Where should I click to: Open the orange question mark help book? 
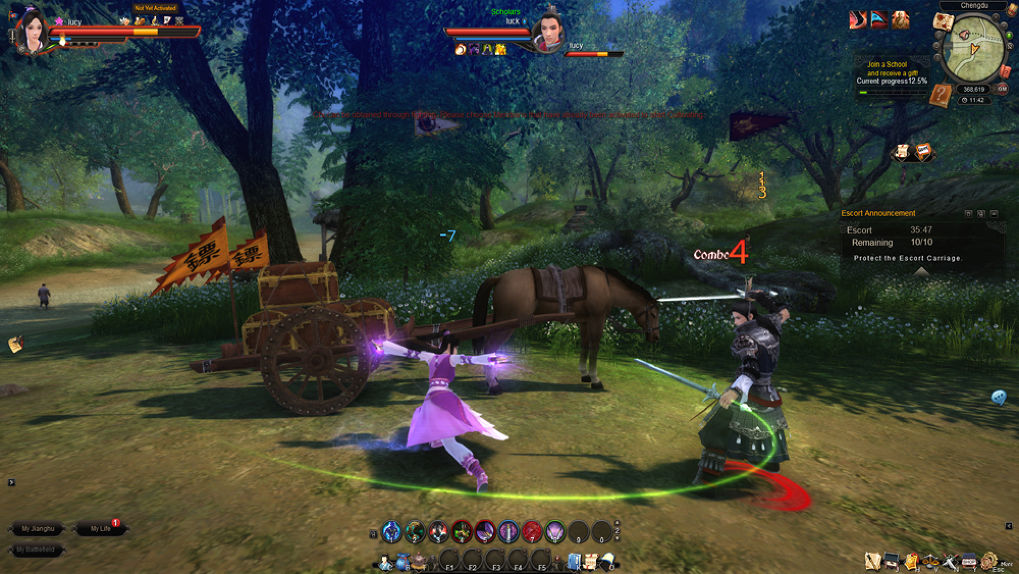939,96
